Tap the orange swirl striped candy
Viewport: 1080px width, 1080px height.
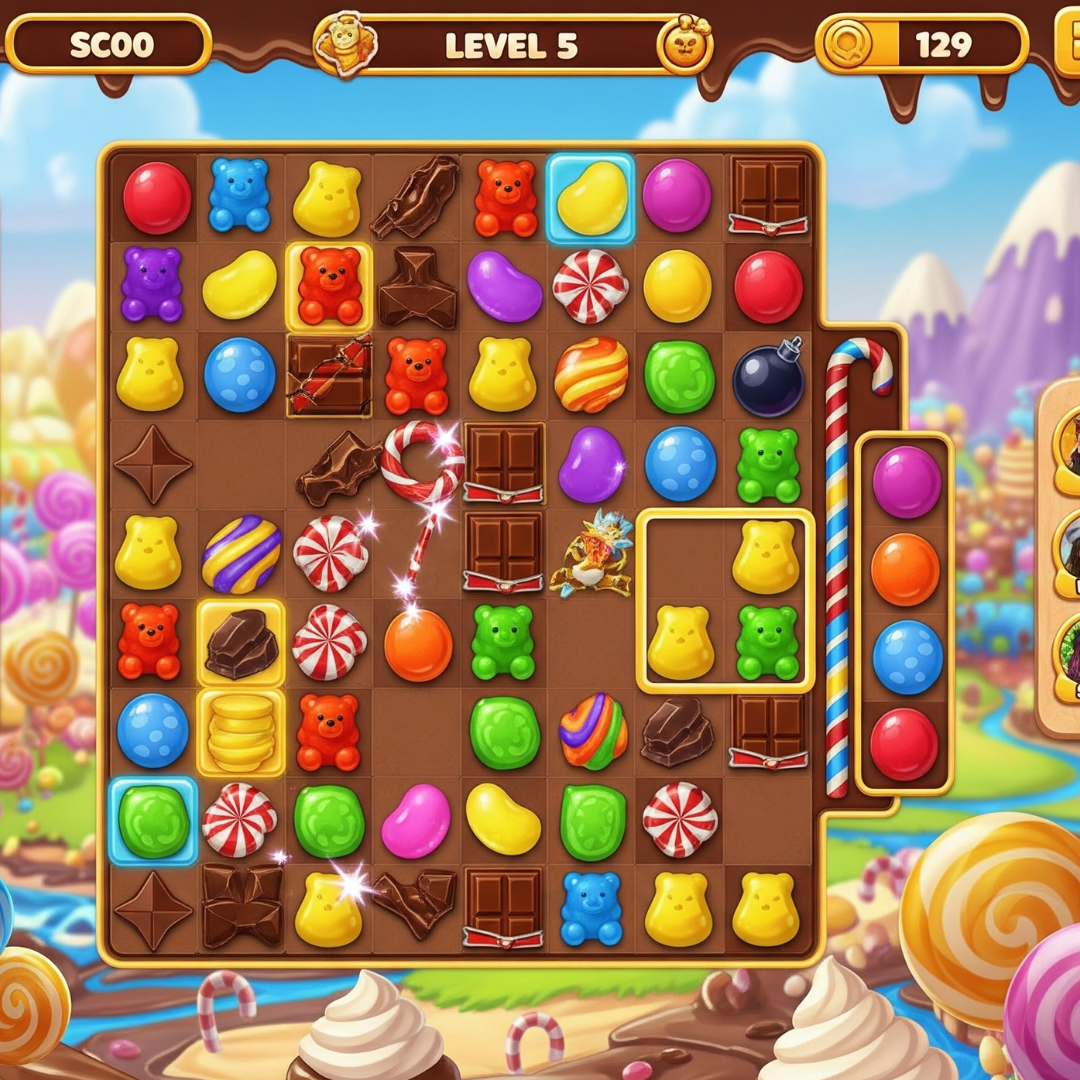coord(591,374)
